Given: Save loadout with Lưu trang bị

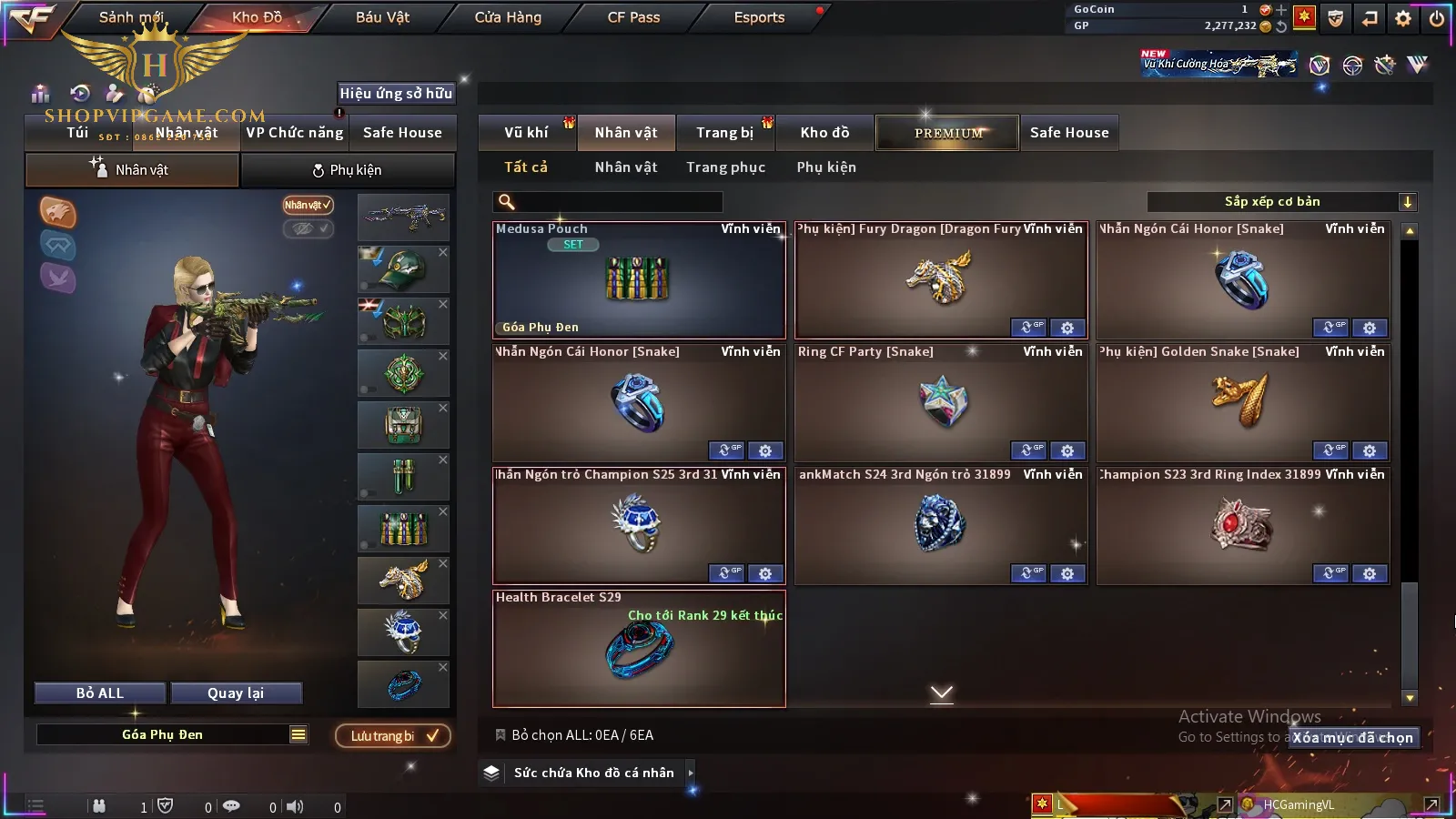Looking at the screenshot, I should pos(393,736).
